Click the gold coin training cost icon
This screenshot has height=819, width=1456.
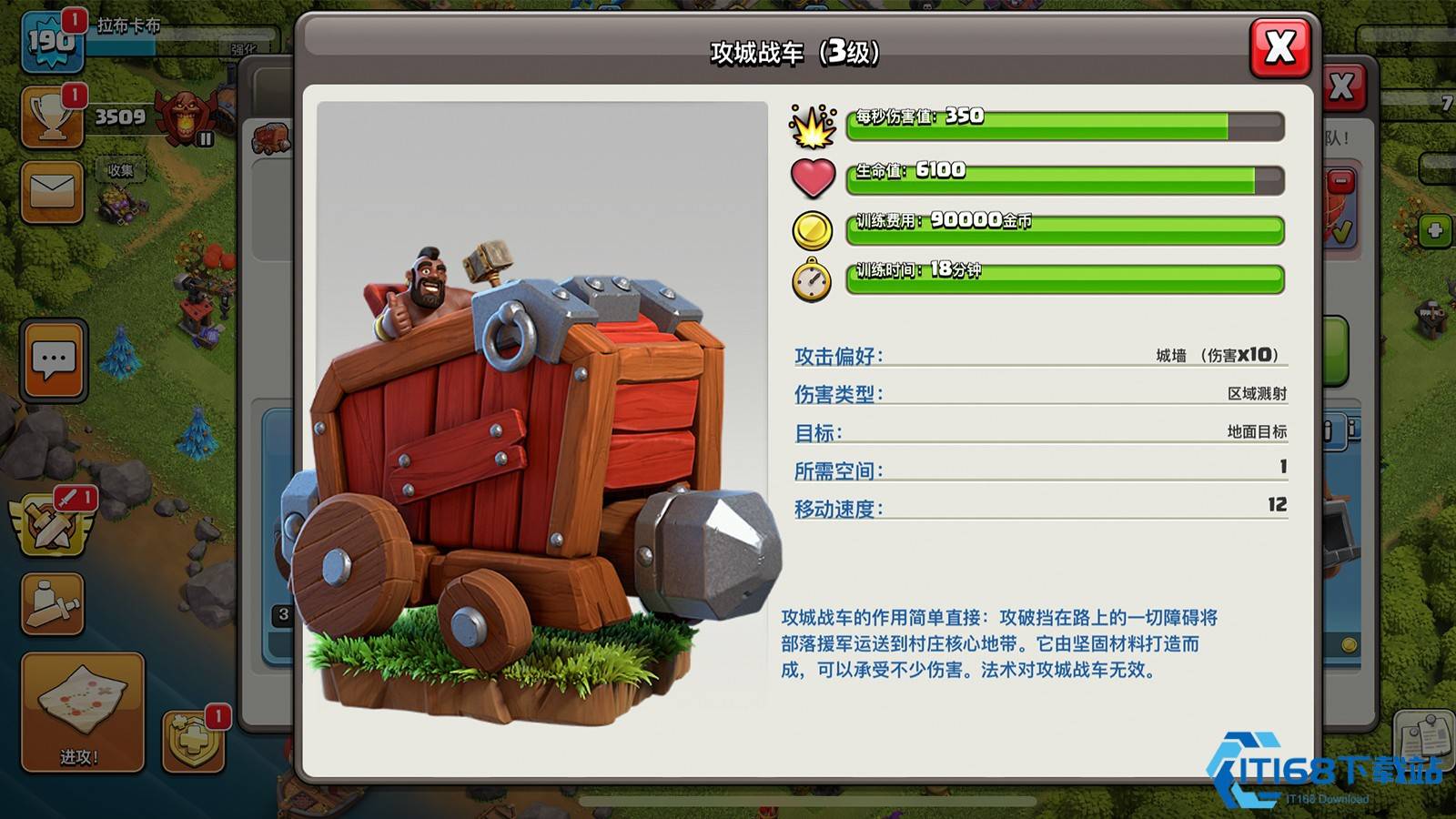(x=813, y=227)
